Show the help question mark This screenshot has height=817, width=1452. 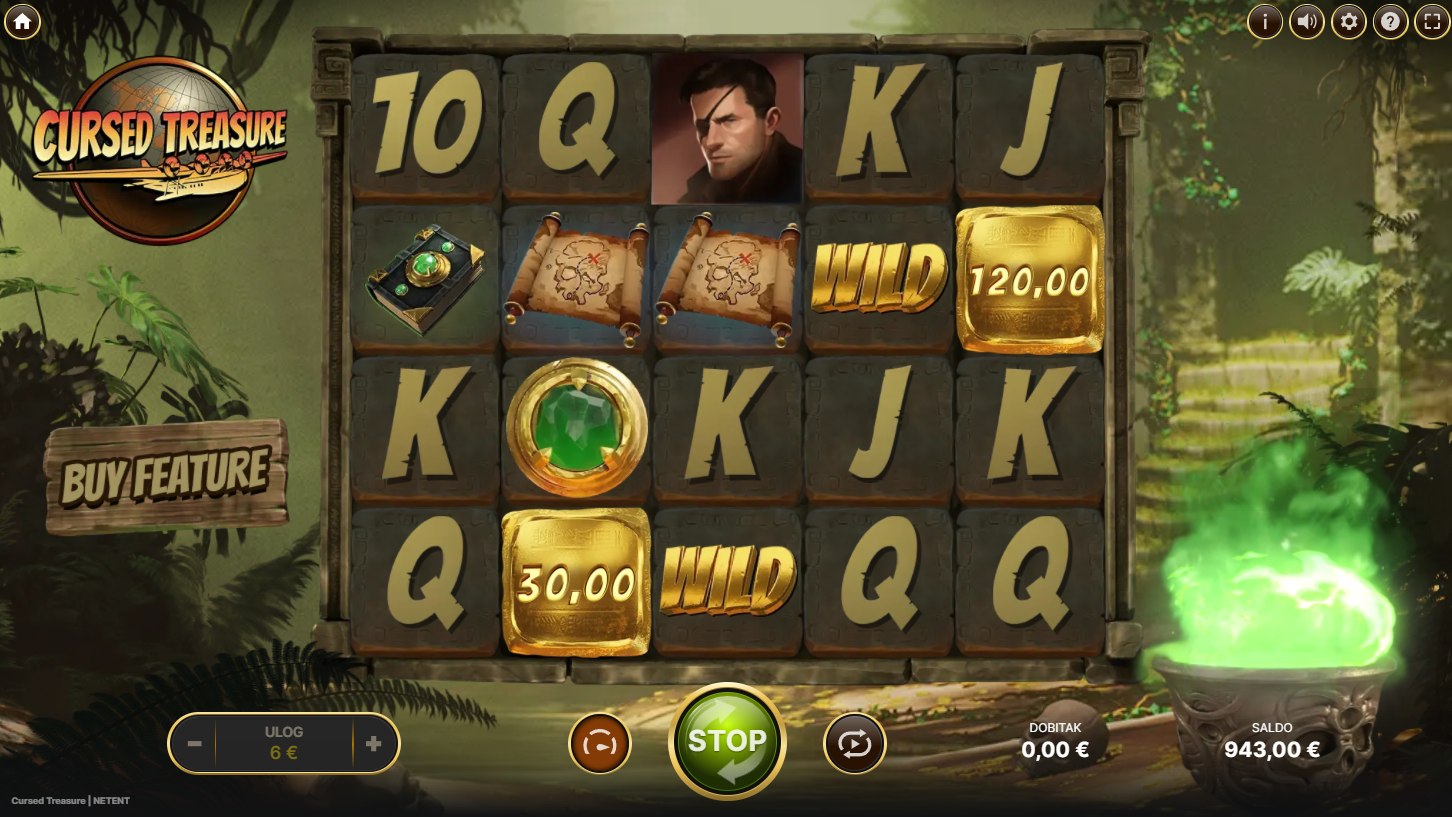coord(1390,21)
